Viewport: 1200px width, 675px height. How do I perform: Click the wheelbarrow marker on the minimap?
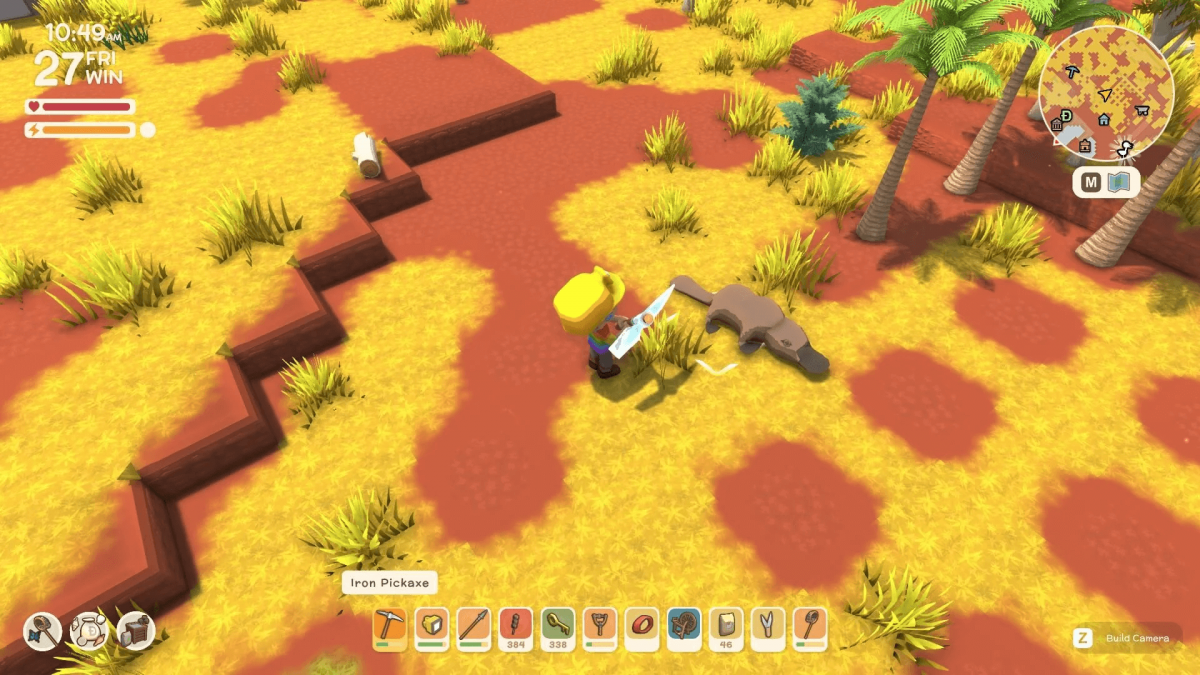click(x=1142, y=109)
